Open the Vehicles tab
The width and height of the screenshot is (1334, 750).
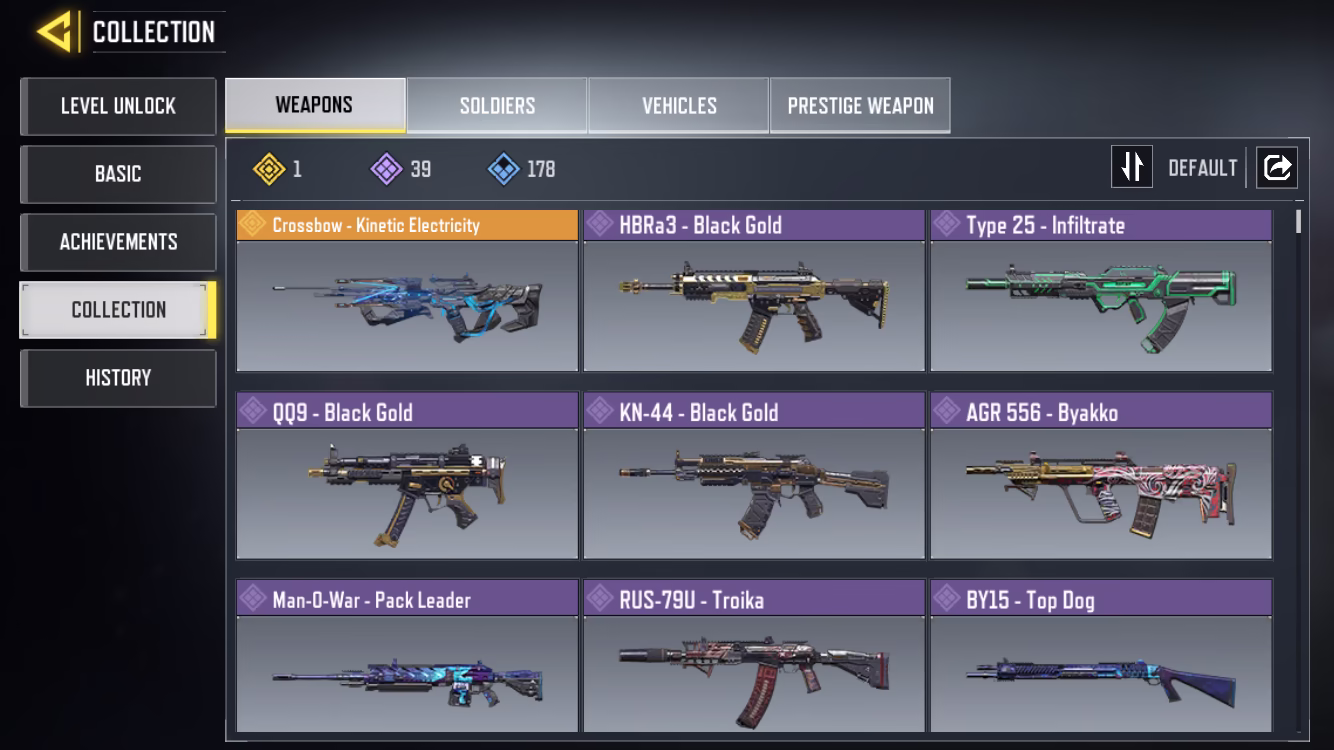click(679, 106)
